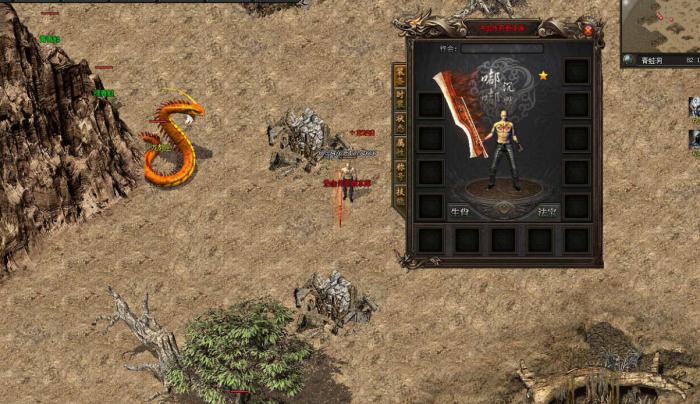Click the globe icon below the minimap
The height and width of the screenshot is (404, 700).
pos(628,60)
